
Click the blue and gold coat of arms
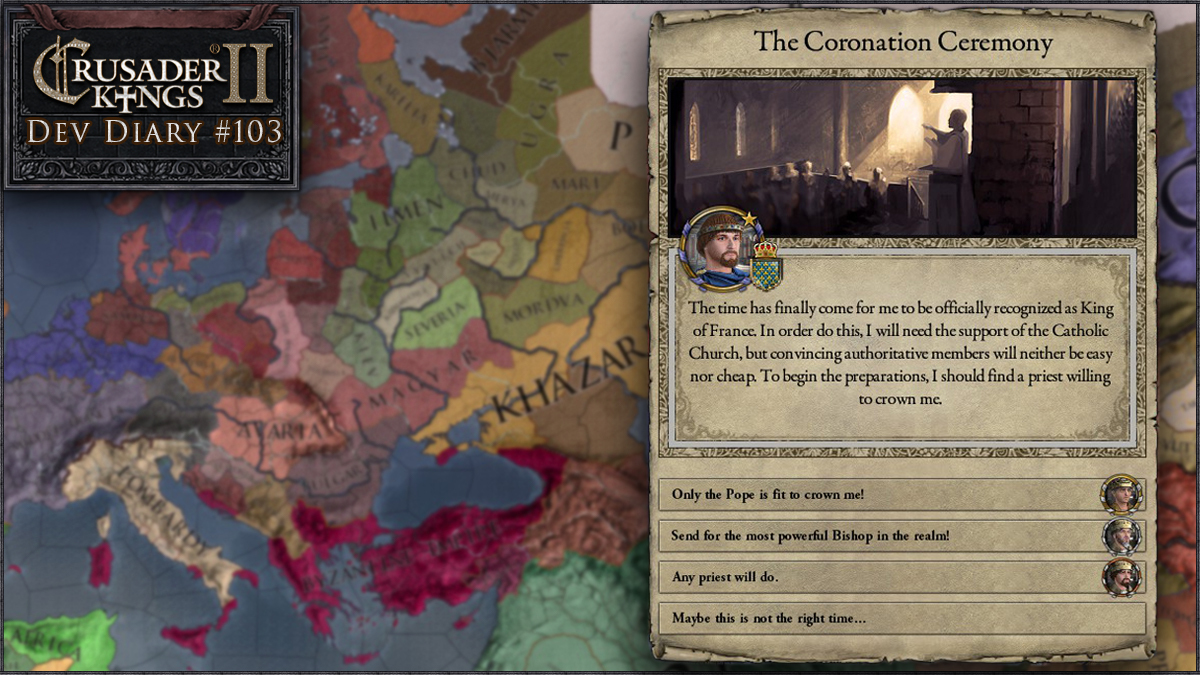click(x=766, y=266)
